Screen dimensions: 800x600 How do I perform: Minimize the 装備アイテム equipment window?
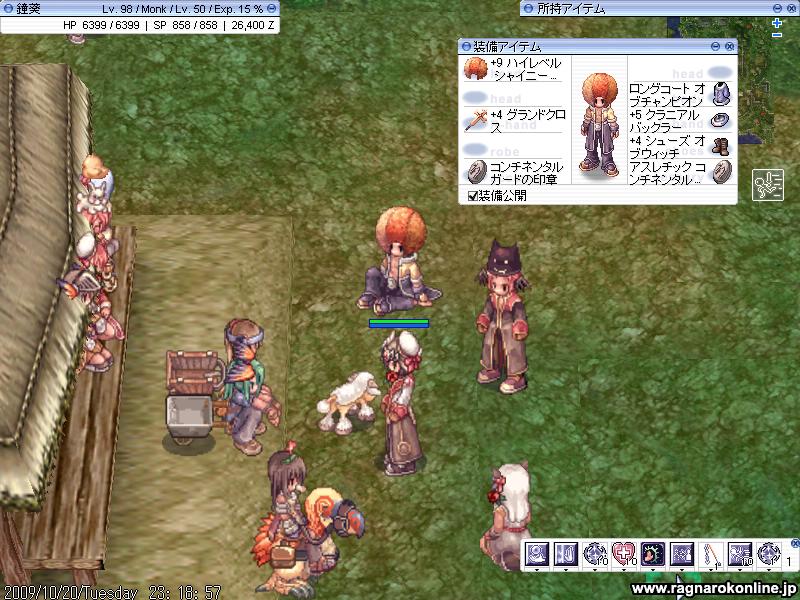716,46
